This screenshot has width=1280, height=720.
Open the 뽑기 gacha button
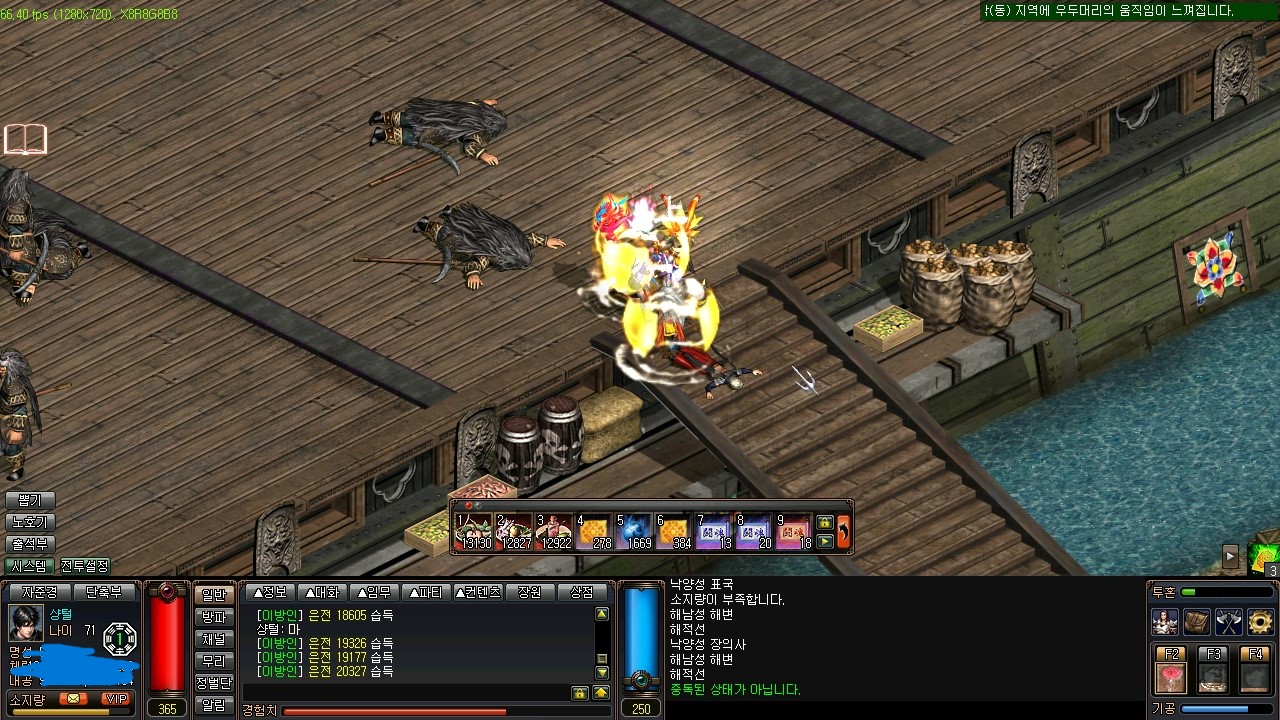click(30, 500)
